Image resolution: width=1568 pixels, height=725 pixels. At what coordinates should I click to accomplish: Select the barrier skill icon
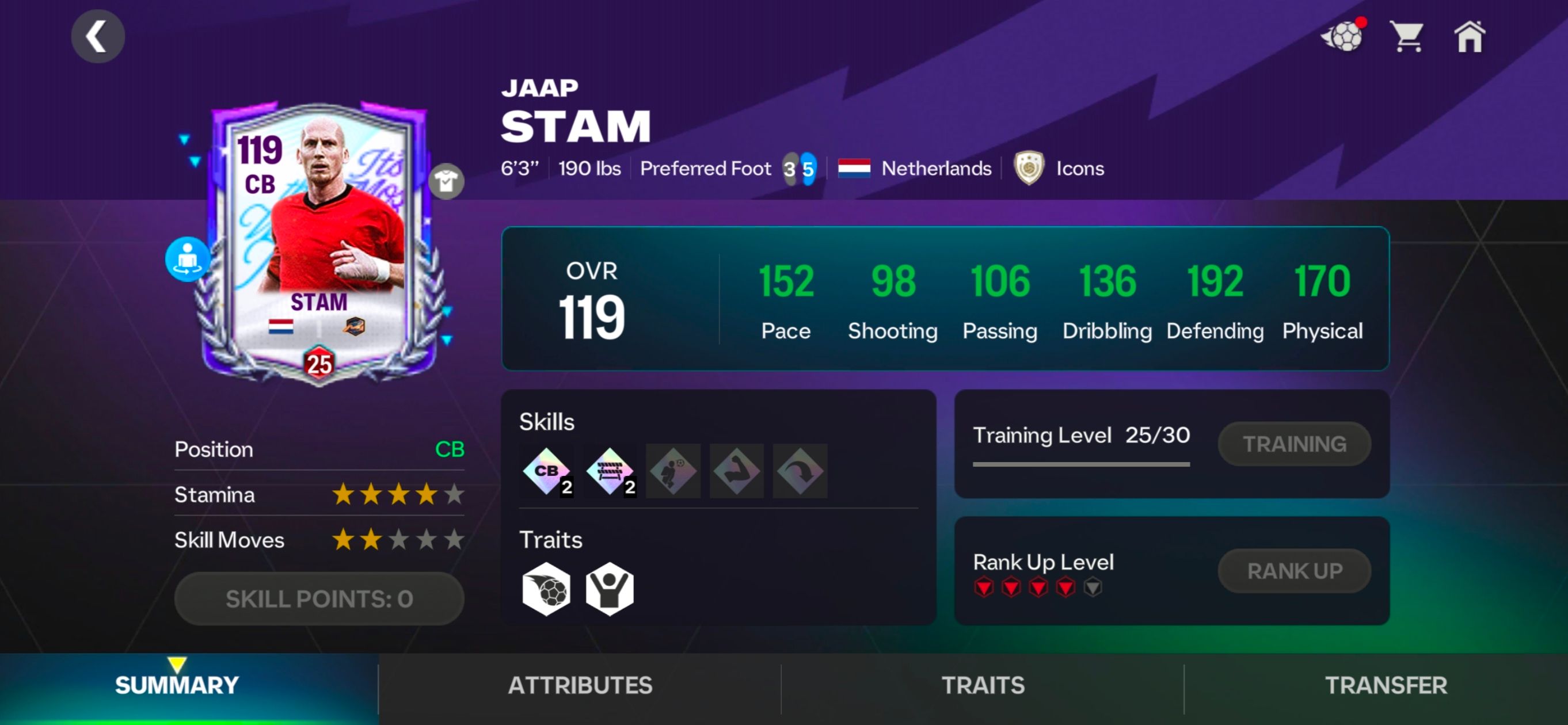[610, 471]
